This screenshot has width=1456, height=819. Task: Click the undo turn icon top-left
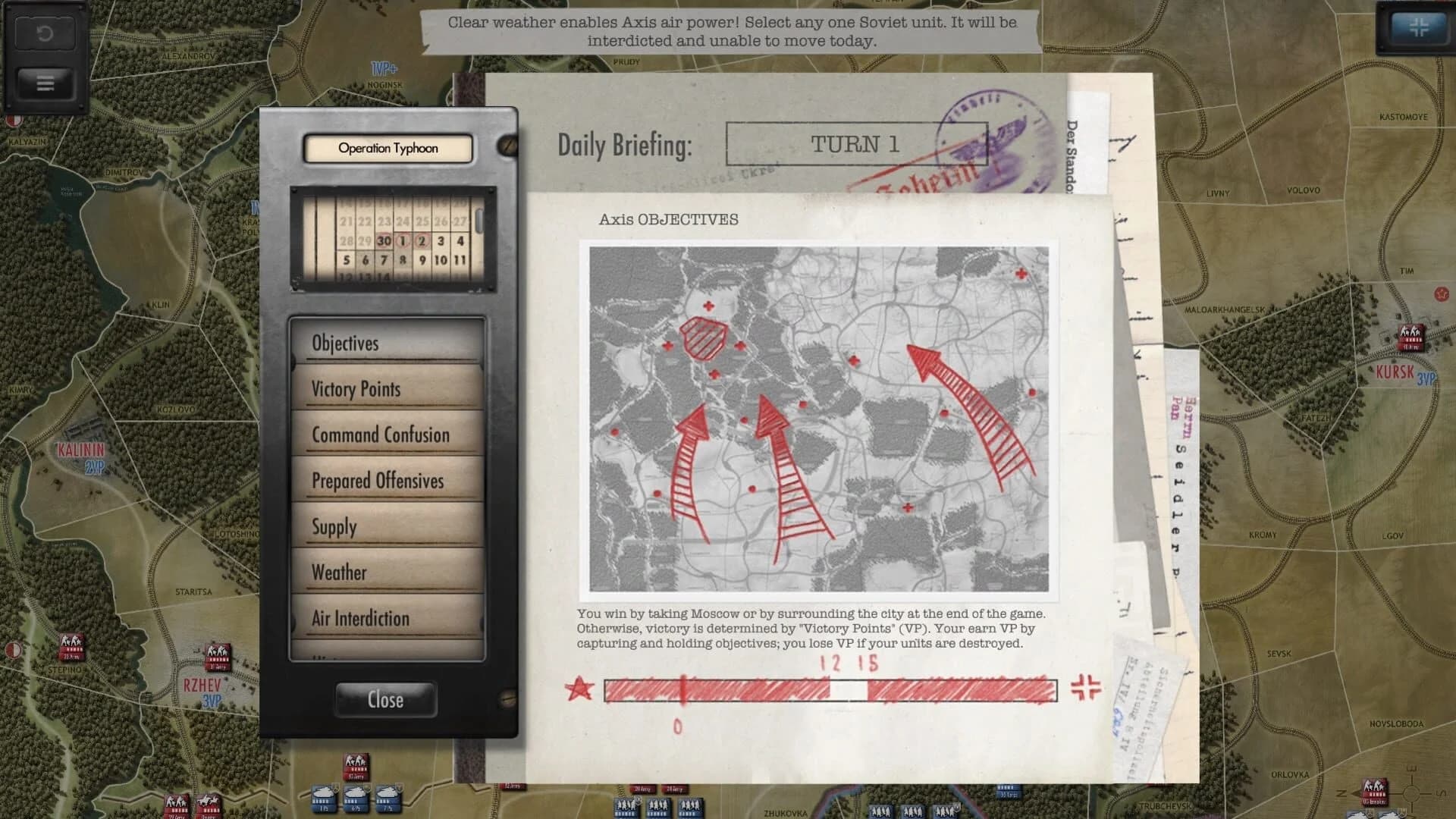coord(45,34)
